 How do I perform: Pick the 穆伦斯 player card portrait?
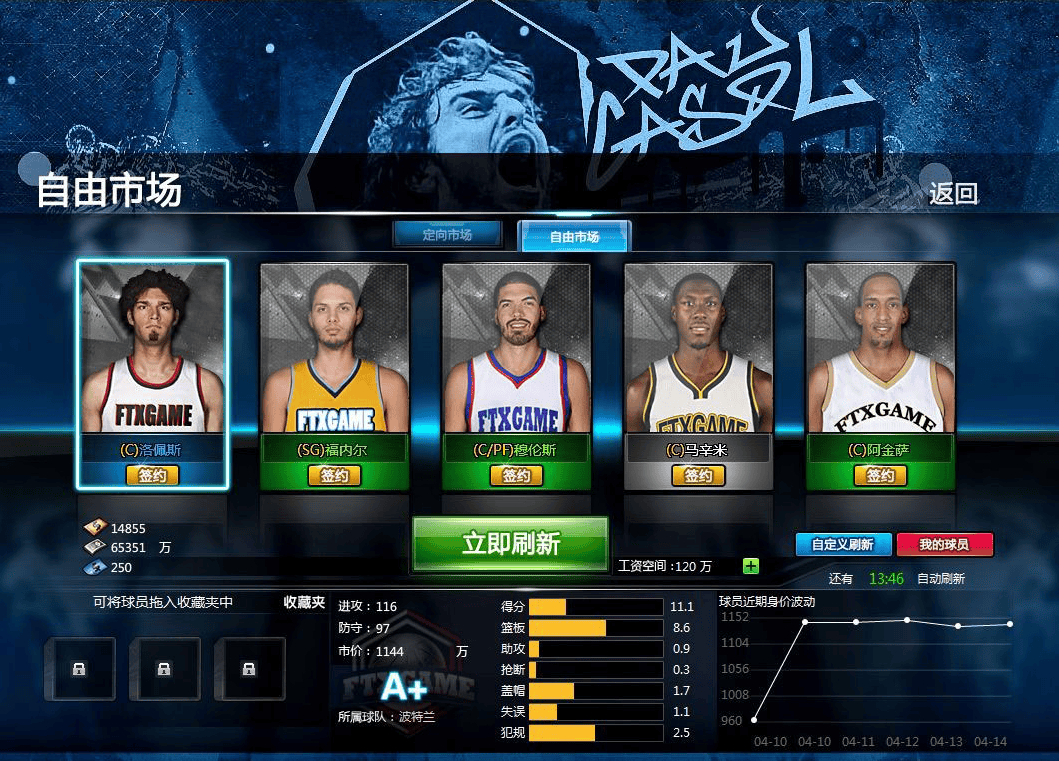pyautogui.click(x=516, y=349)
